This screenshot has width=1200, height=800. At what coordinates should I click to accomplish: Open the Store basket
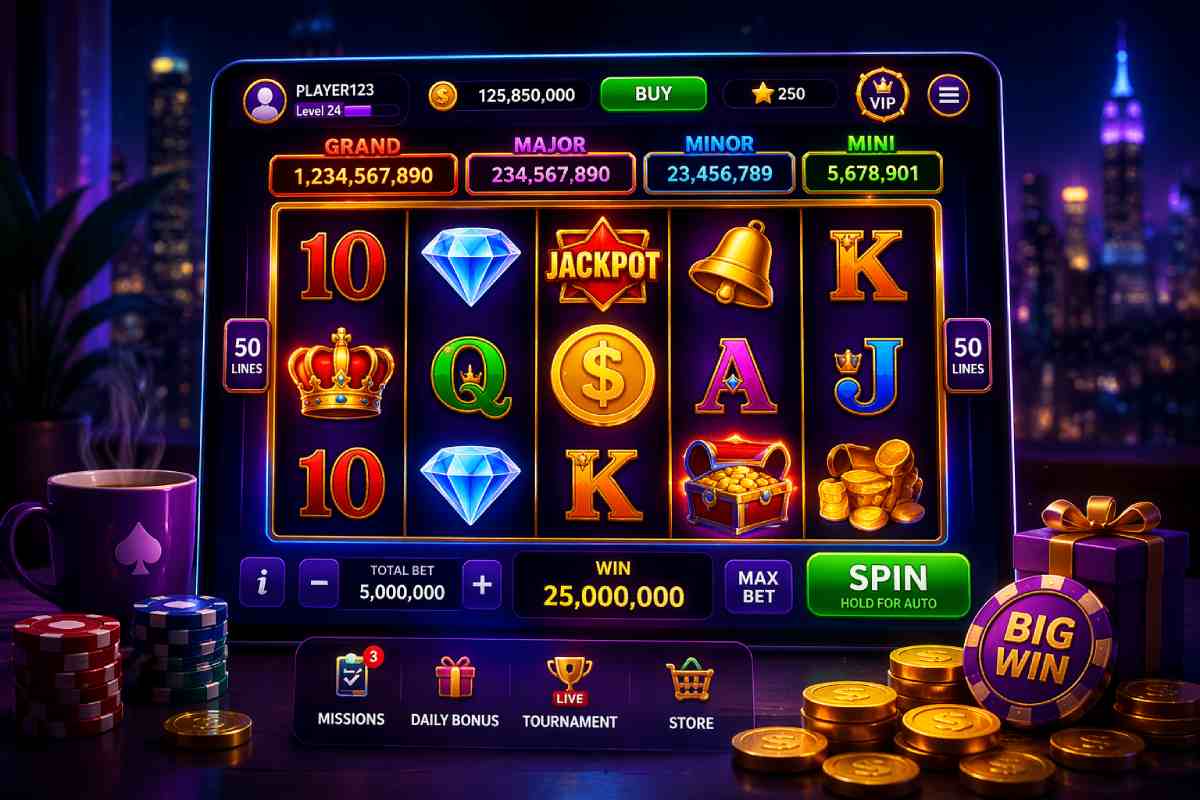tap(691, 693)
